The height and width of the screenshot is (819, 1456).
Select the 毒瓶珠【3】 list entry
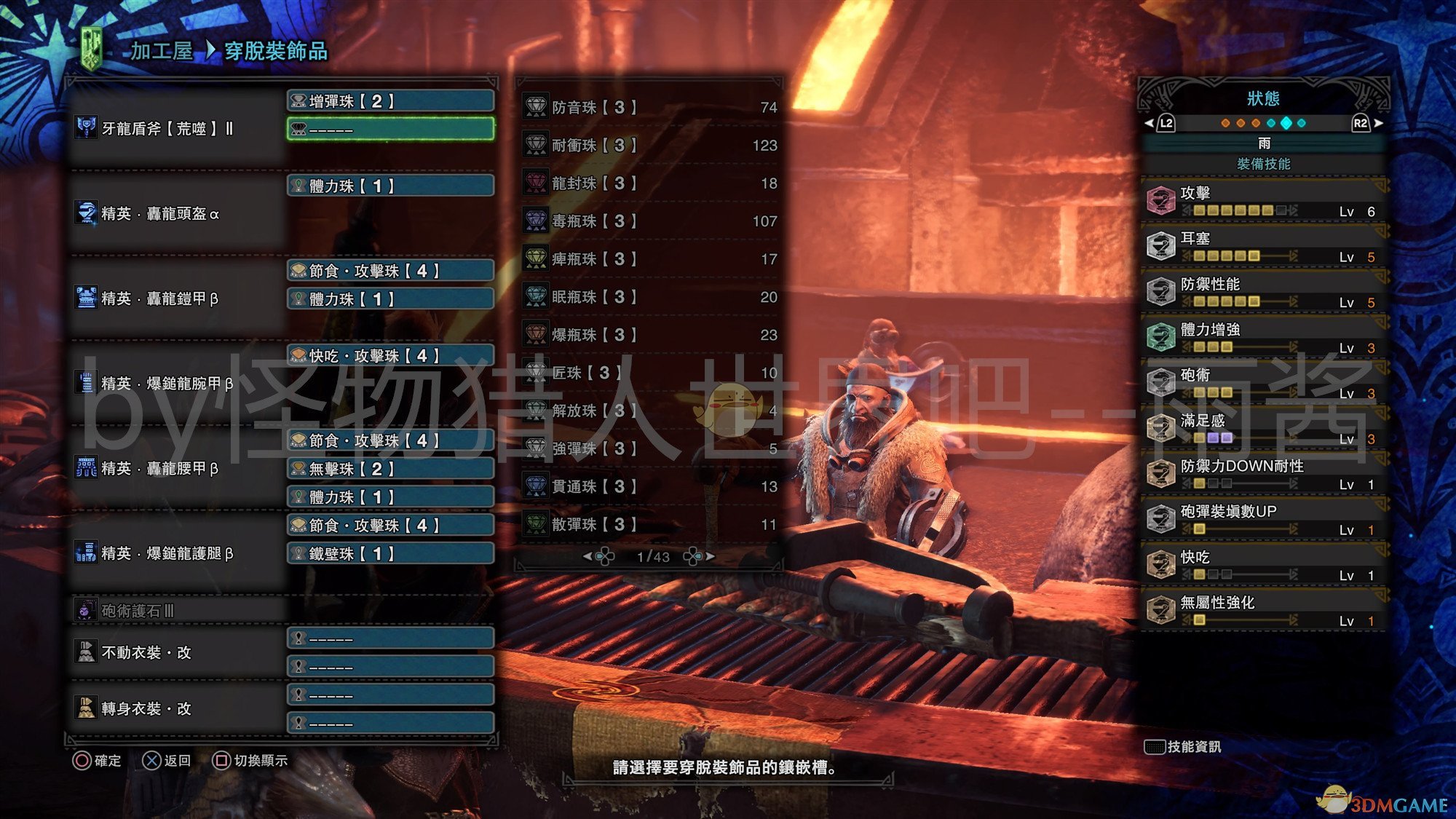pos(649,221)
